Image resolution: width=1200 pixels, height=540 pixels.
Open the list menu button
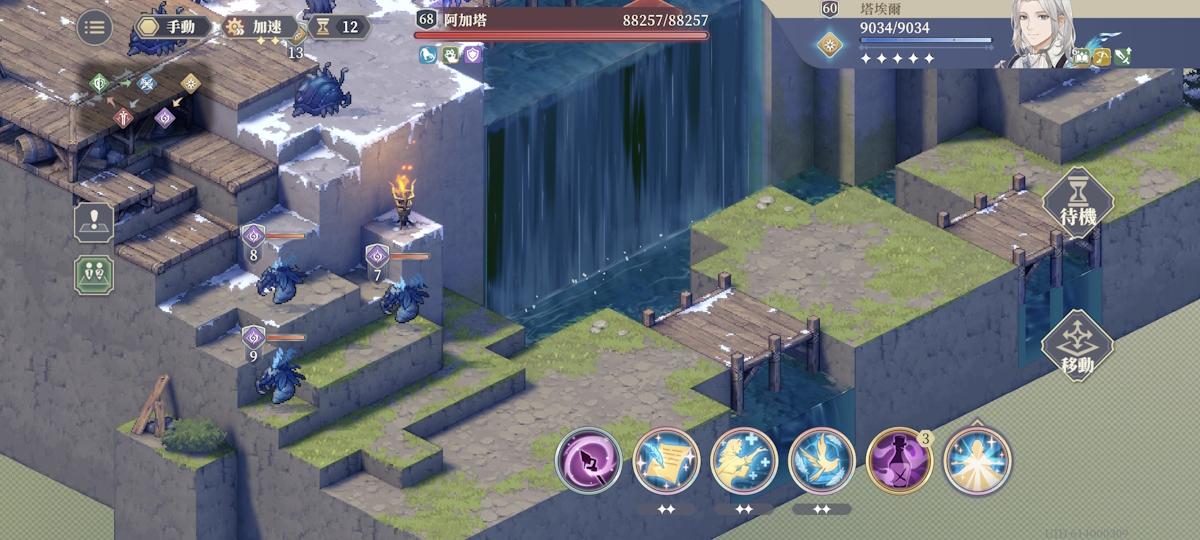[95, 27]
